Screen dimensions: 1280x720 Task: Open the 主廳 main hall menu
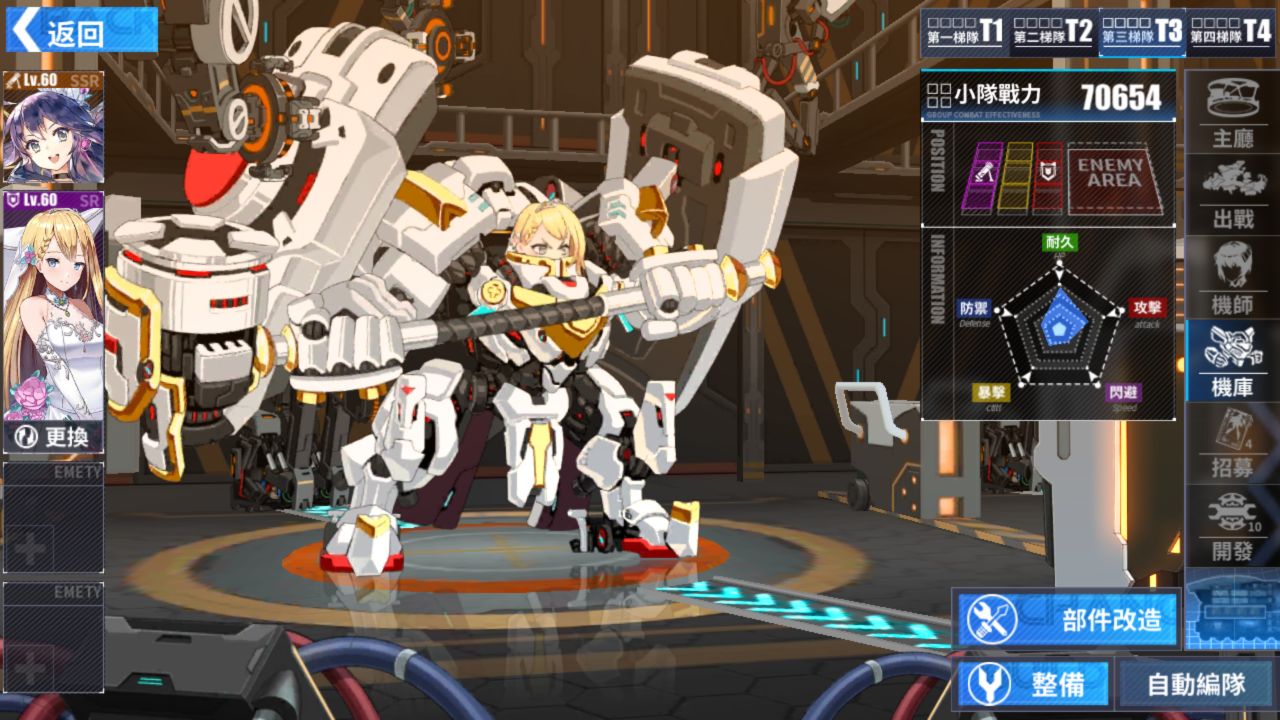point(1232,112)
